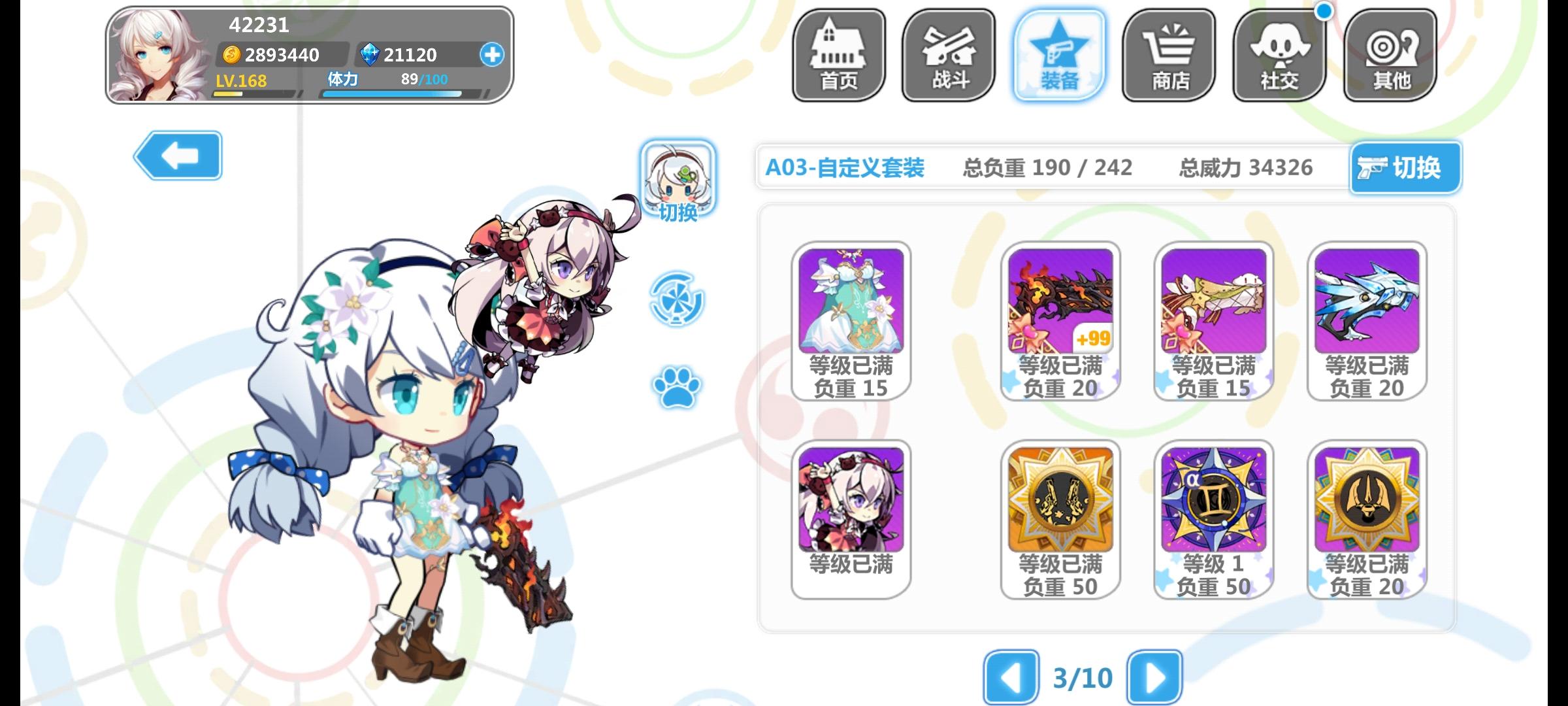This screenshot has height=706, width=1568.
Task: Click the plus button to buy crystals
Action: point(491,55)
